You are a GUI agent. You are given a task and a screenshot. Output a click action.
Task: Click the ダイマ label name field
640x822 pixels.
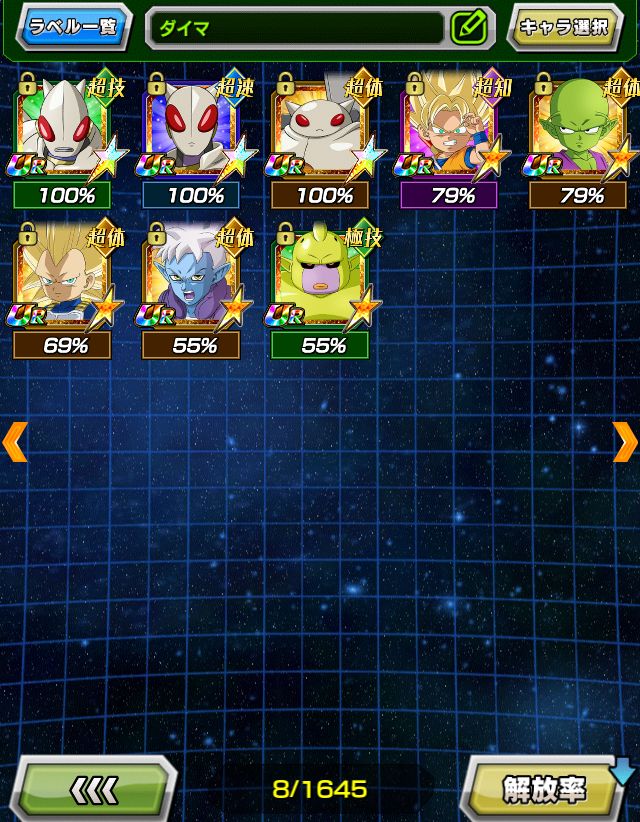(295, 28)
